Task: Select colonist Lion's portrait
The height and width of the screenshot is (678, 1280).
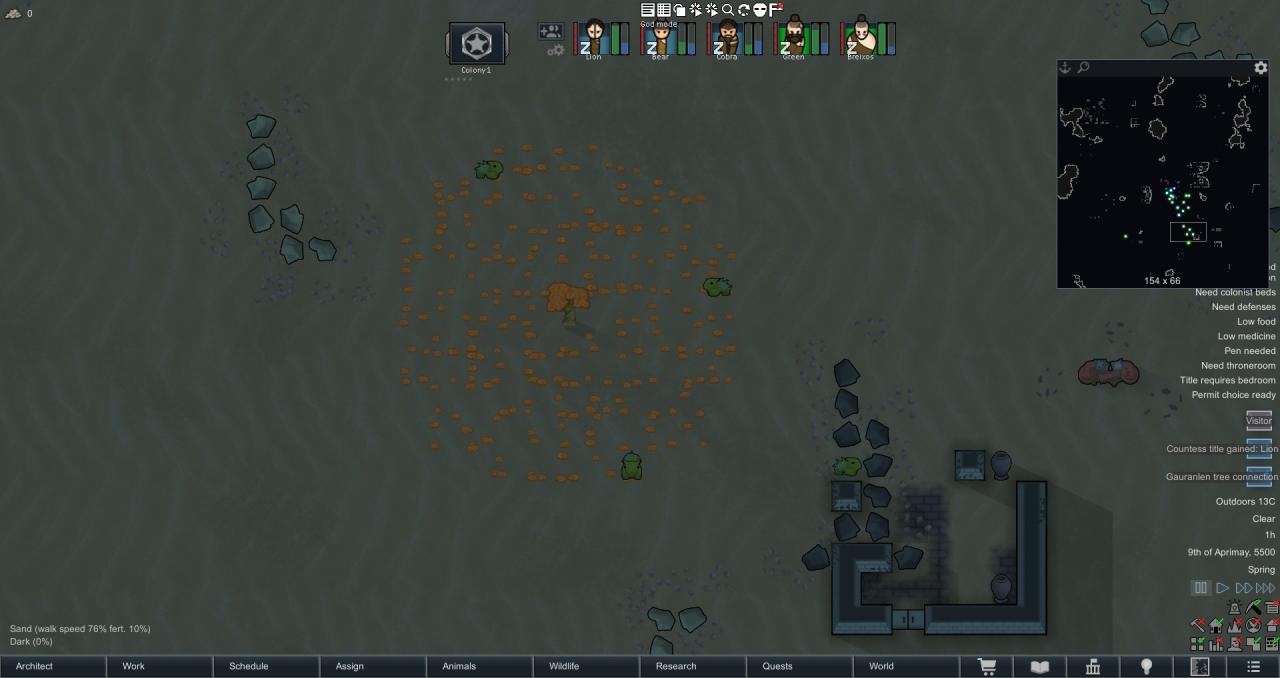Action: click(594, 38)
